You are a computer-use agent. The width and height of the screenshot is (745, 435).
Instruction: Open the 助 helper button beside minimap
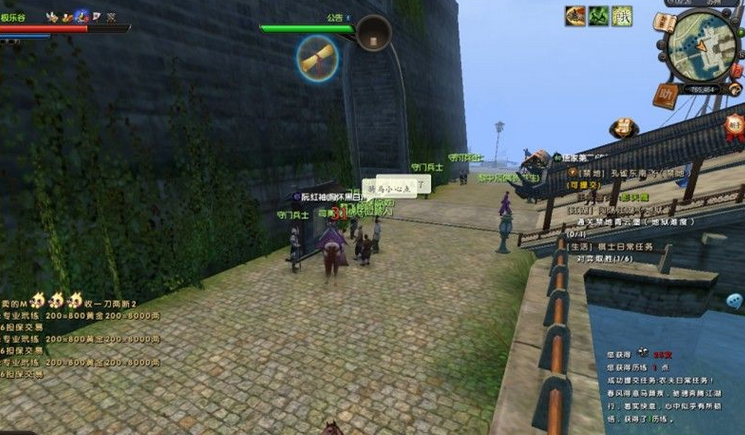664,93
